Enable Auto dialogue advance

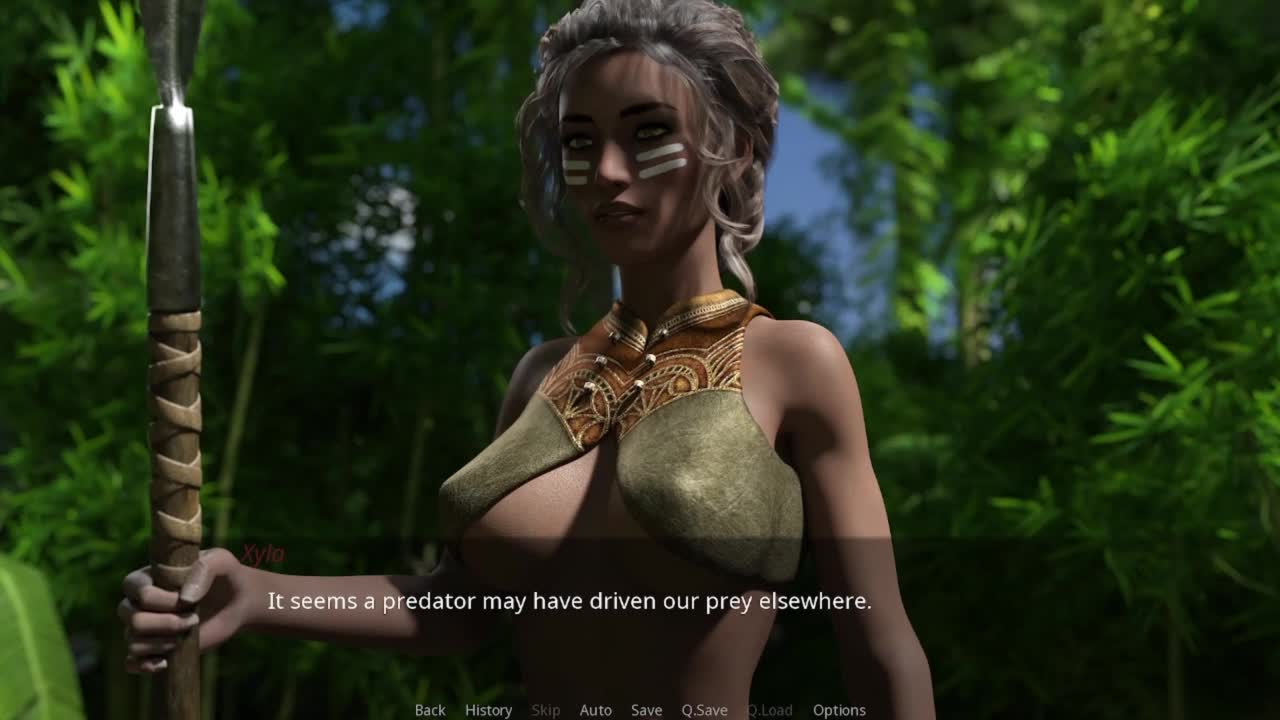tap(595, 710)
